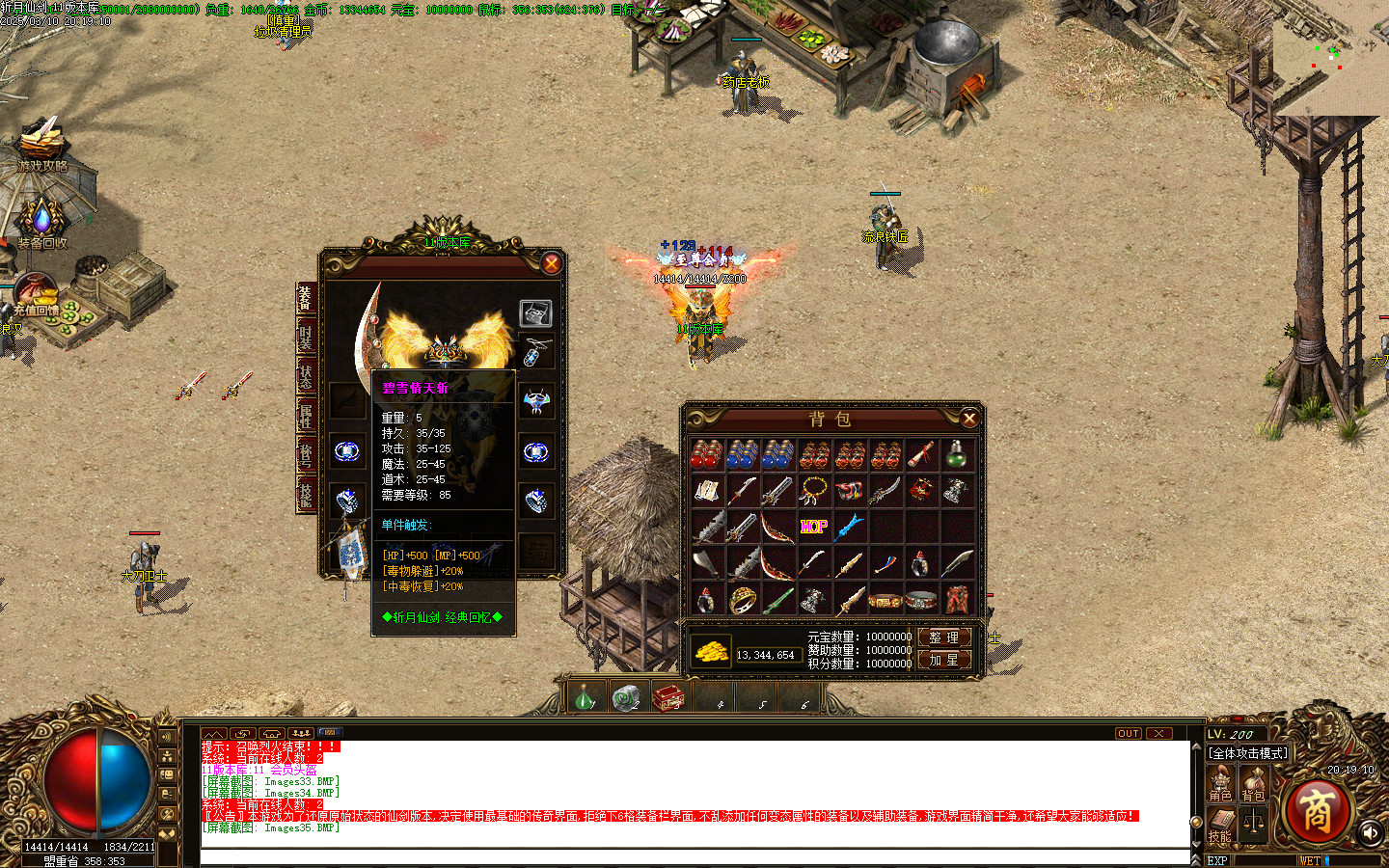This screenshot has height=868, width=1389.
Task: Select the gold bead necklace in the bag
Action: point(813,491)
